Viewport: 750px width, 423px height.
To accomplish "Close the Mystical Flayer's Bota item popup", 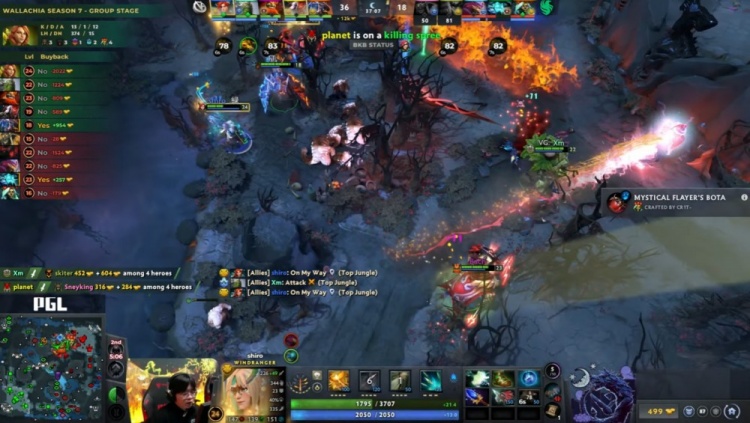I will pyautogui.click(x=743, y=198).
